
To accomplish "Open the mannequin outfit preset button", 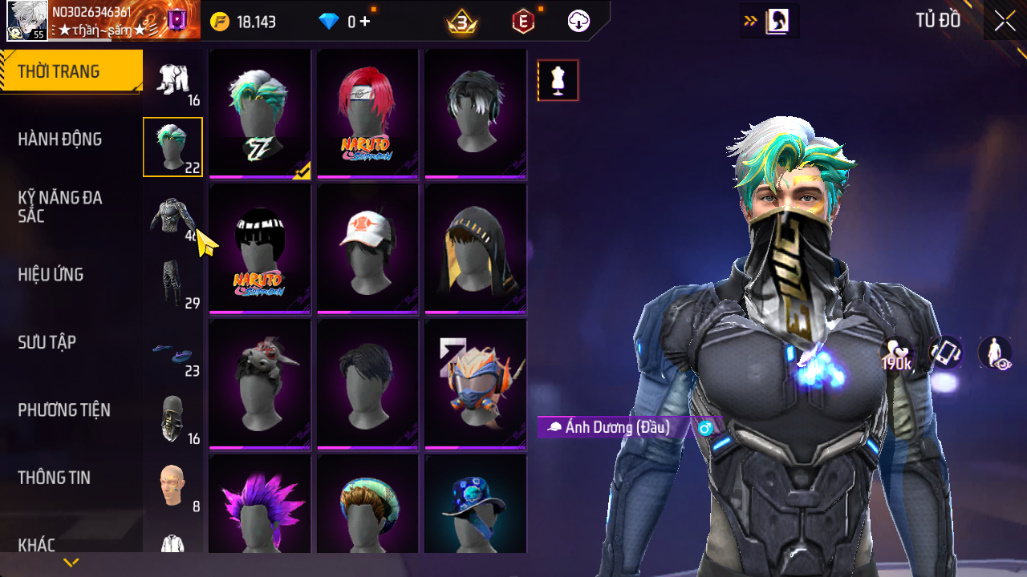I will [558, 81].
